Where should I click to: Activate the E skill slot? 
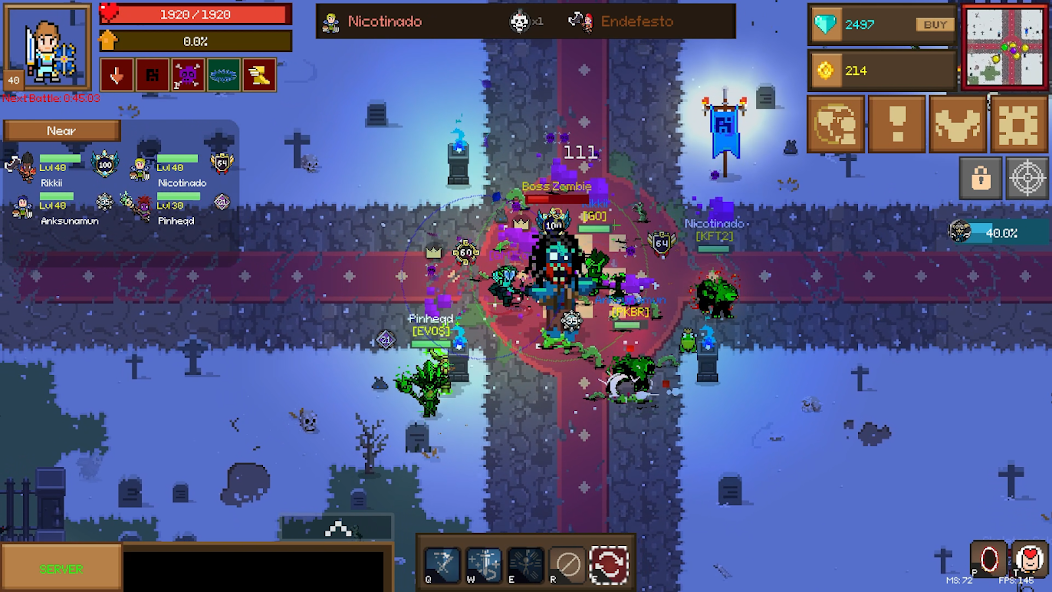525,564
